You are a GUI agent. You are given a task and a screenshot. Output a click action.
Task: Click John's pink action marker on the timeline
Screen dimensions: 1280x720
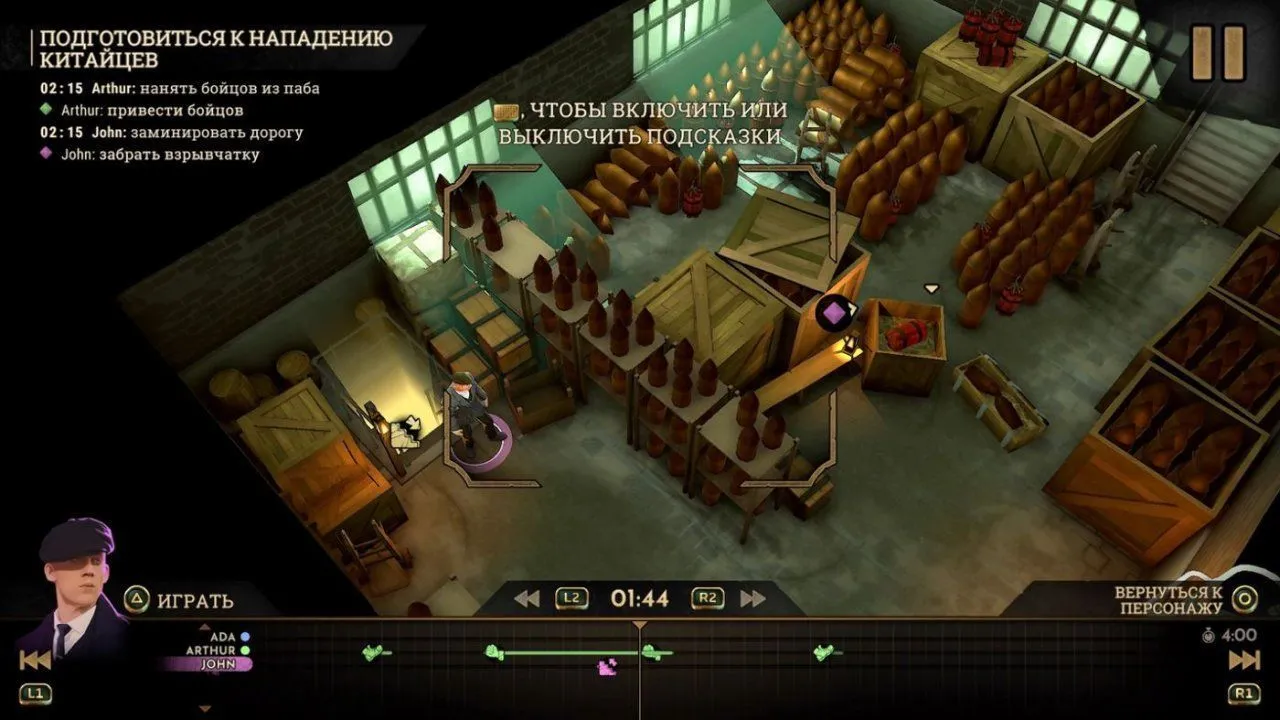click(606, 666)
